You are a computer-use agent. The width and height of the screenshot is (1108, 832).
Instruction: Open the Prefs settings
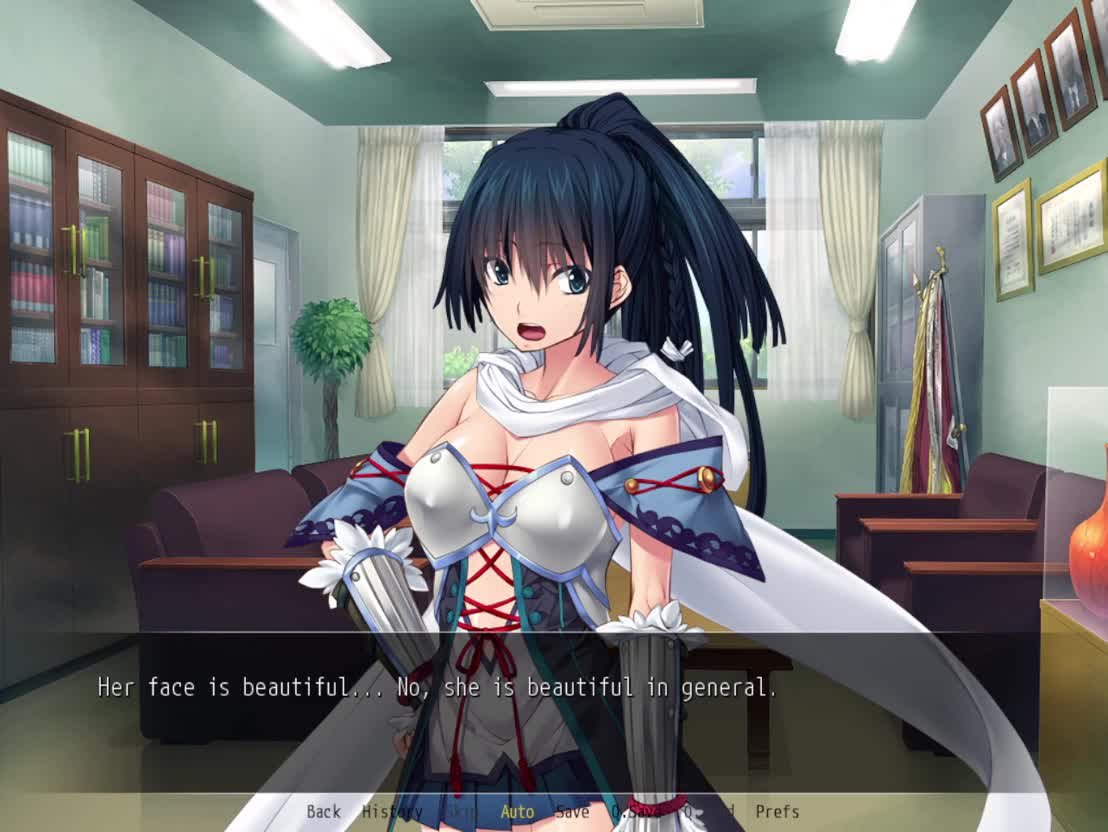click(777, 812)
